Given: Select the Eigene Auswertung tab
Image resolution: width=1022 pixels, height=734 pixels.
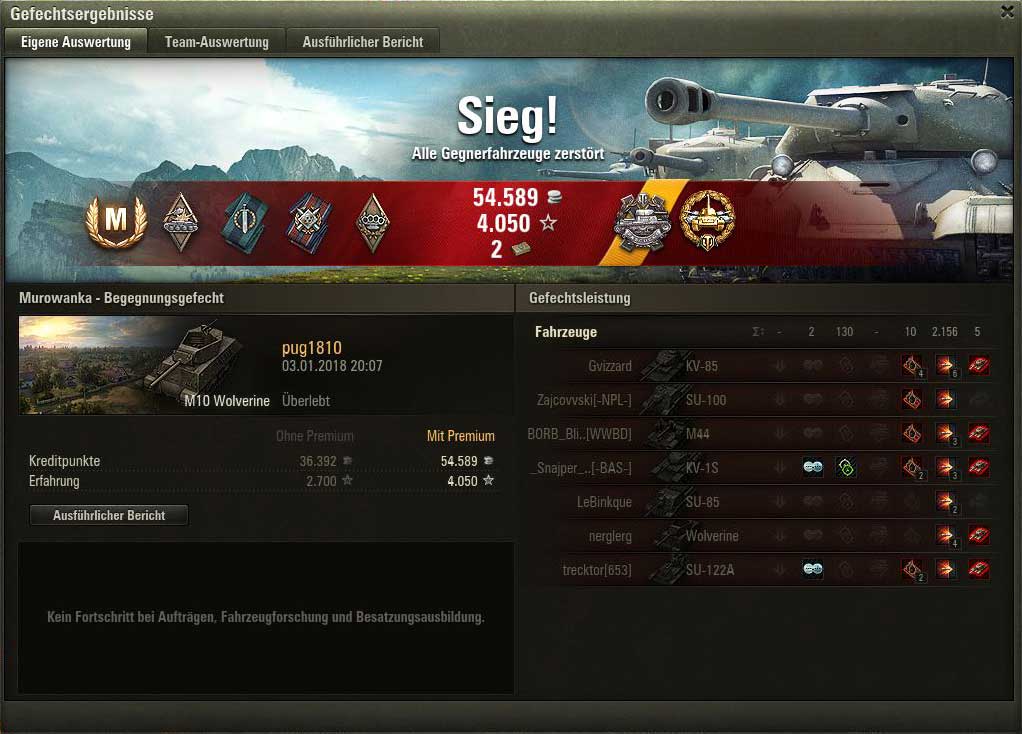Looking at the screenshot, I should coord(76,42).
